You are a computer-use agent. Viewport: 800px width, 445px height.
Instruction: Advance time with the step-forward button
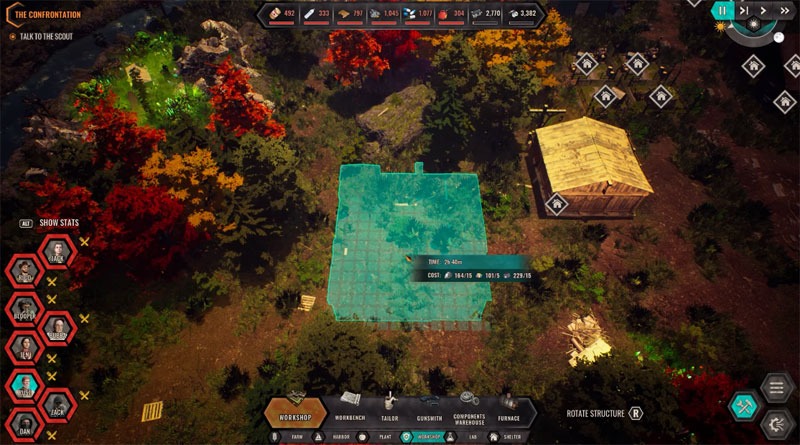(744, 11)
